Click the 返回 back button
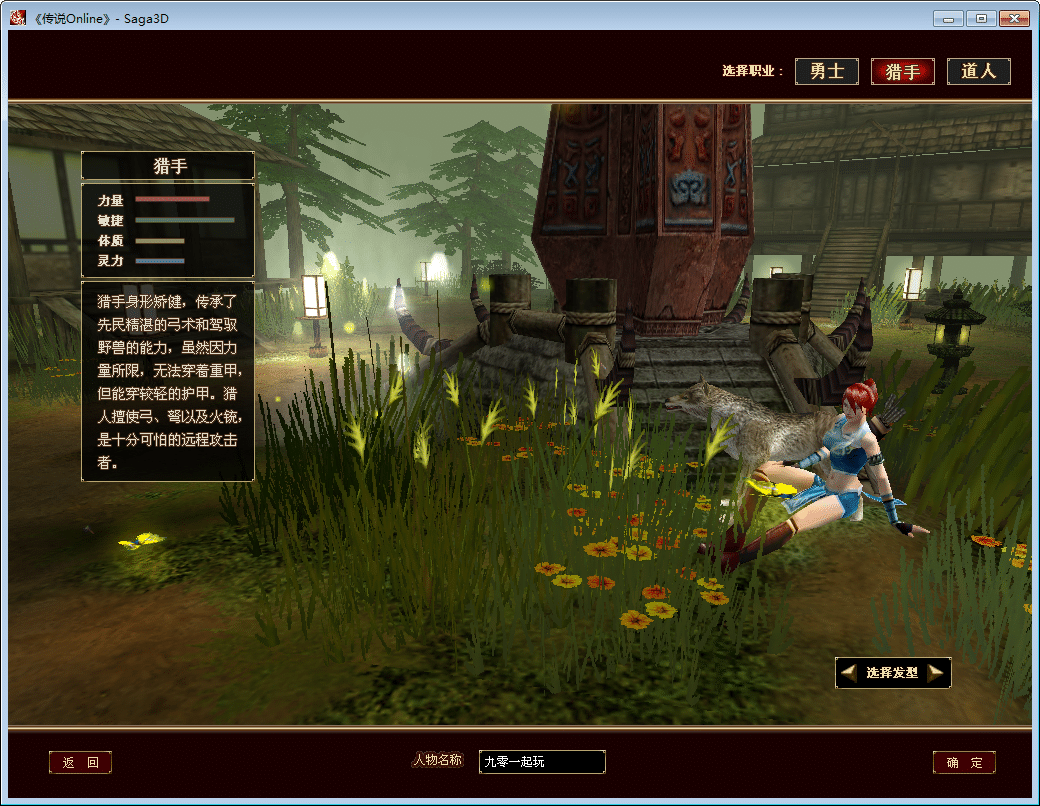 (x=80, y=763)
